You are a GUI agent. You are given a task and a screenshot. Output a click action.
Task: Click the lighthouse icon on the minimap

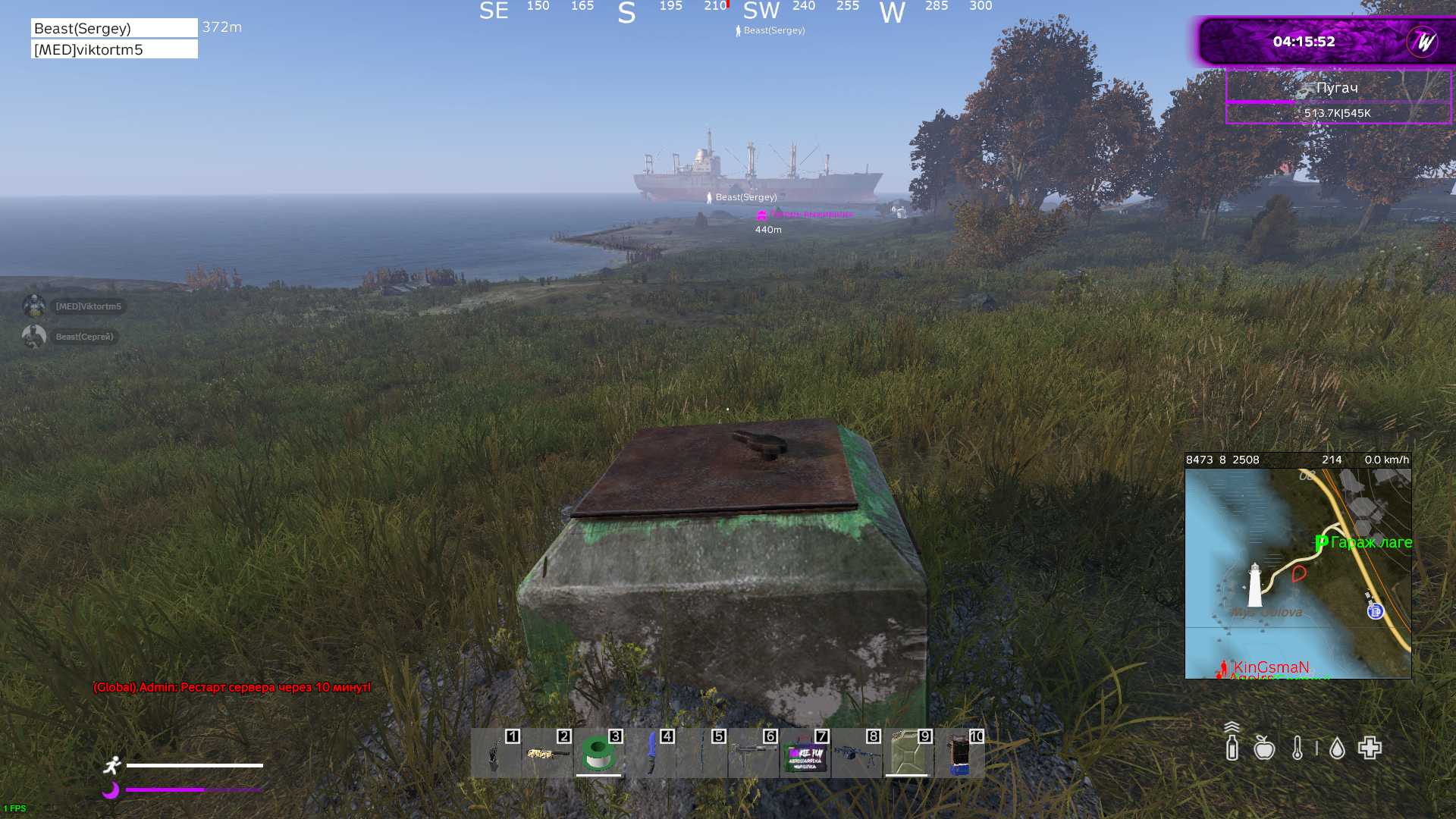[x=1255, y=585]
